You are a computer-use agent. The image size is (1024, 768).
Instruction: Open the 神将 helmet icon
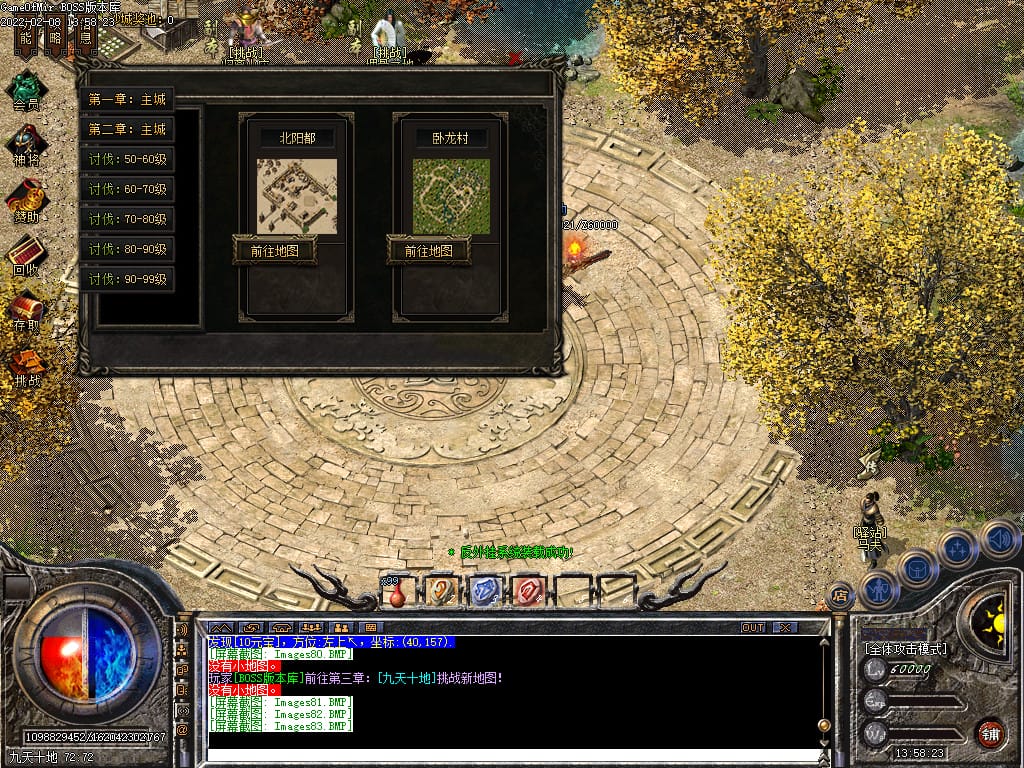pos(27,143)
